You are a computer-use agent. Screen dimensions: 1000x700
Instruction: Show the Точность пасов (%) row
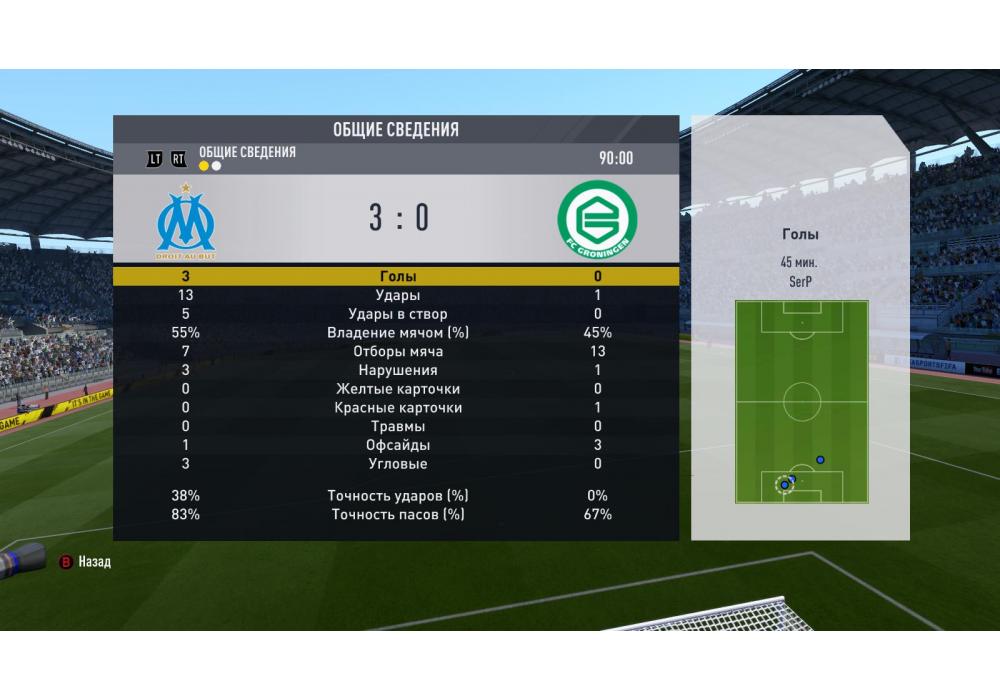point(397,514)
